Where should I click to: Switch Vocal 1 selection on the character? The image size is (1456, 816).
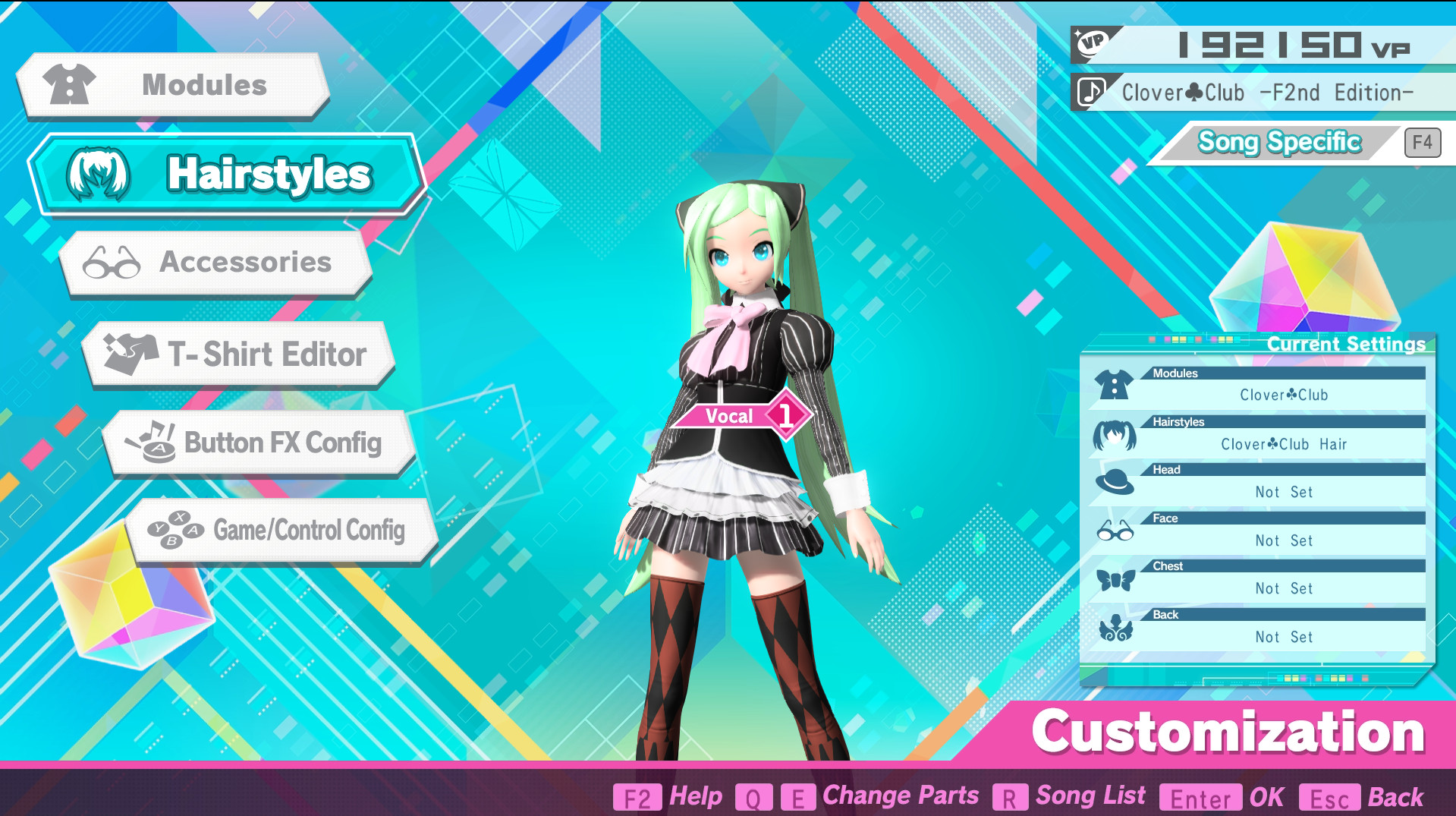coord(746,415)
